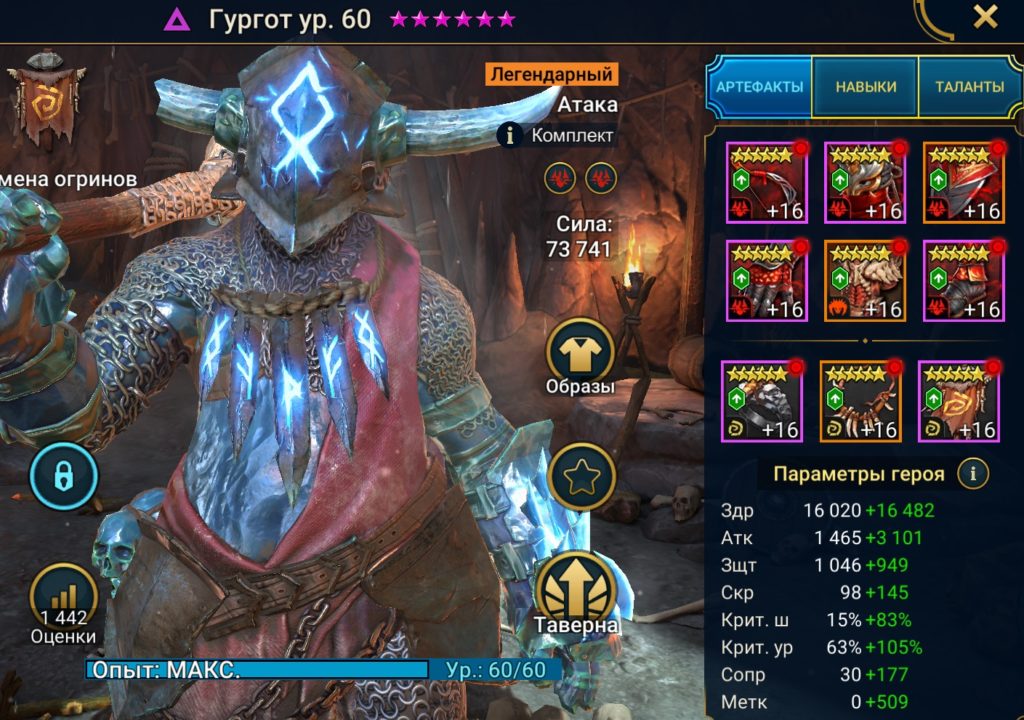
Task: Open the Образы skins button
Action: pos(580,355)
